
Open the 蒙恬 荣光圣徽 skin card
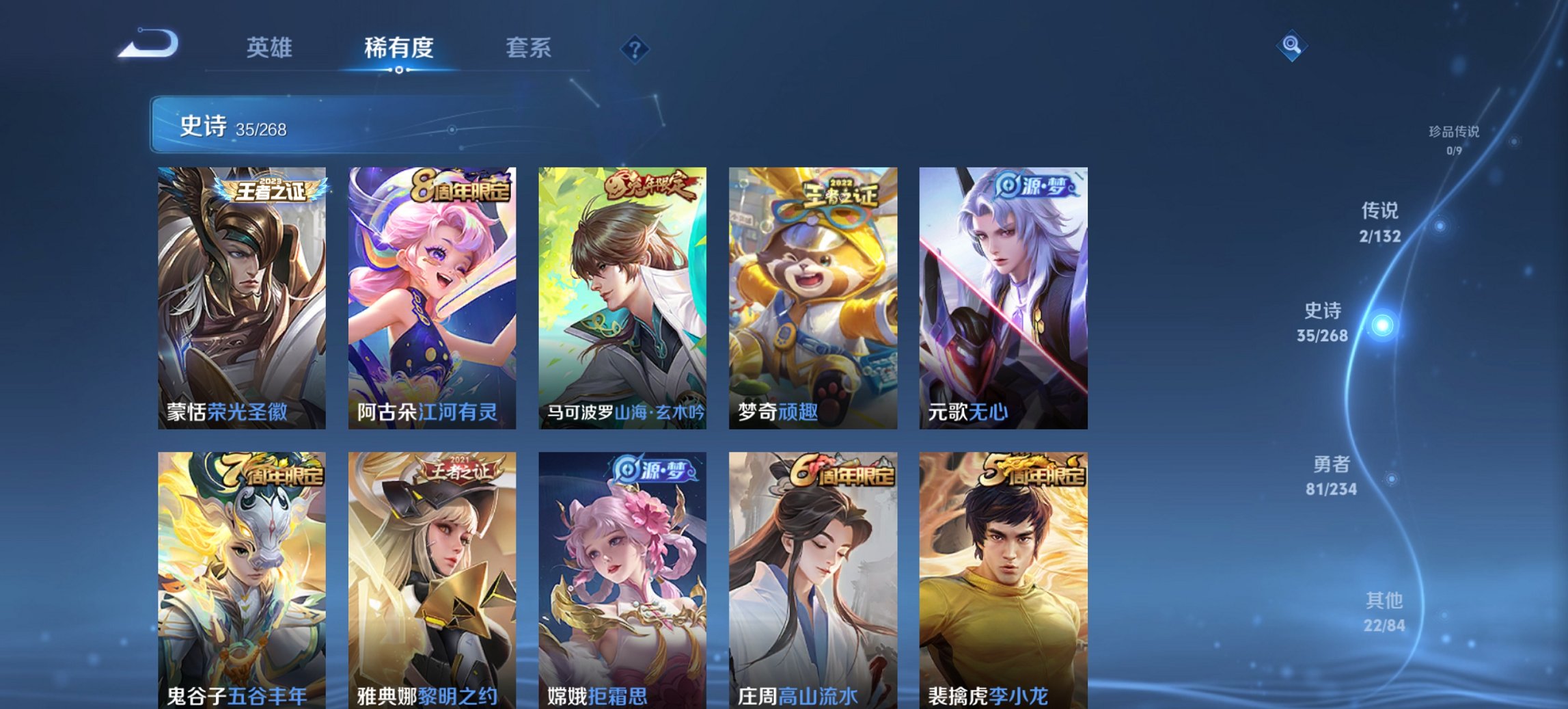(241, 294)
